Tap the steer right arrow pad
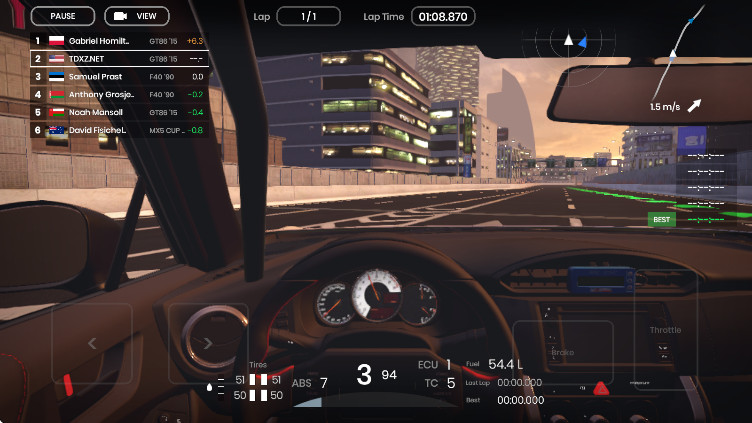Viewport: 752px width, 423px height. (x=207, y=343)
